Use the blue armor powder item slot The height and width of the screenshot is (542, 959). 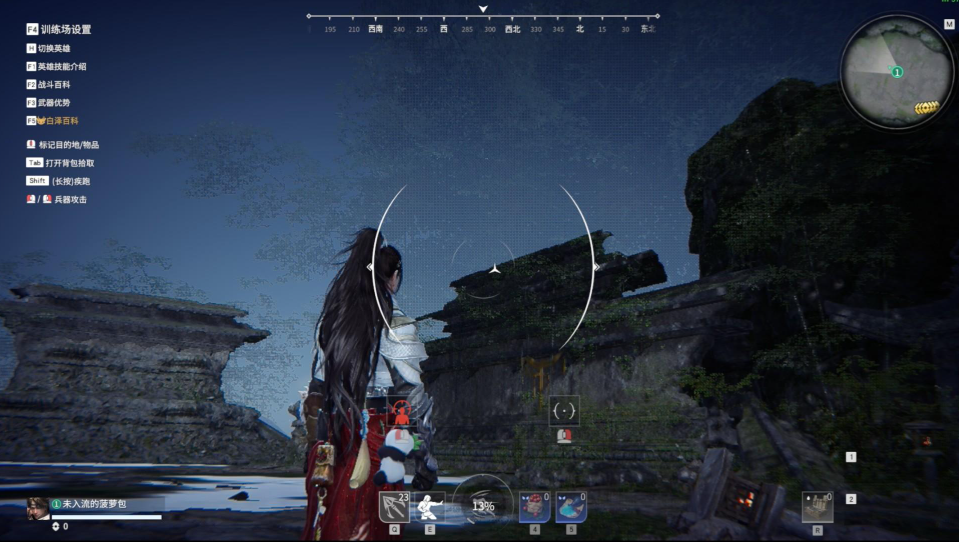(x=571, y=506)
